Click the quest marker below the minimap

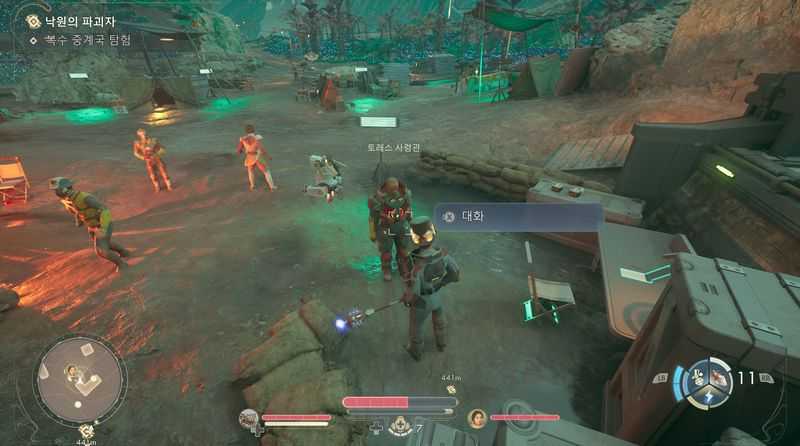[86, 430]
